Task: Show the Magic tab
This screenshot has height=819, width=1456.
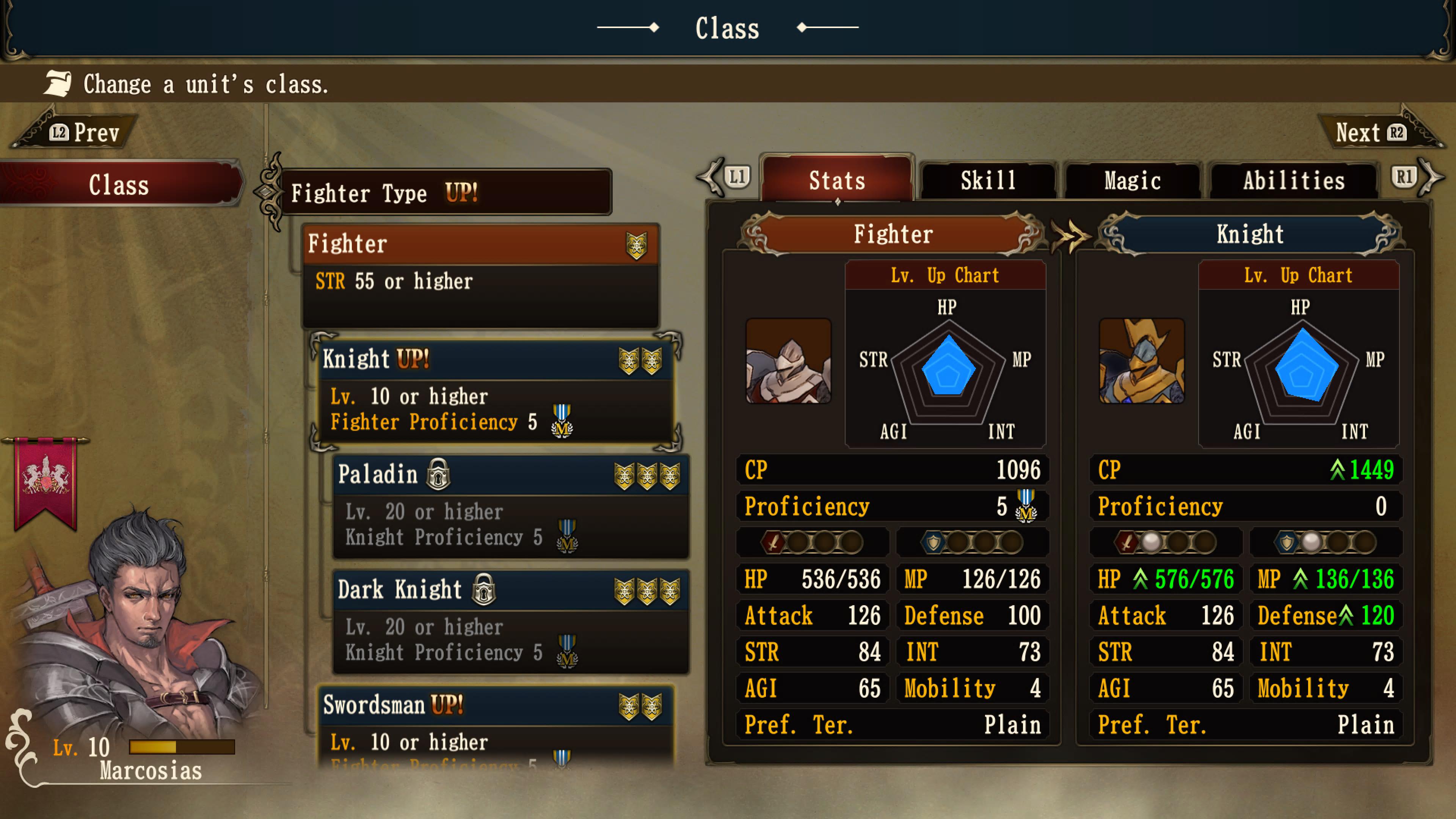Action: point(1132,180)
